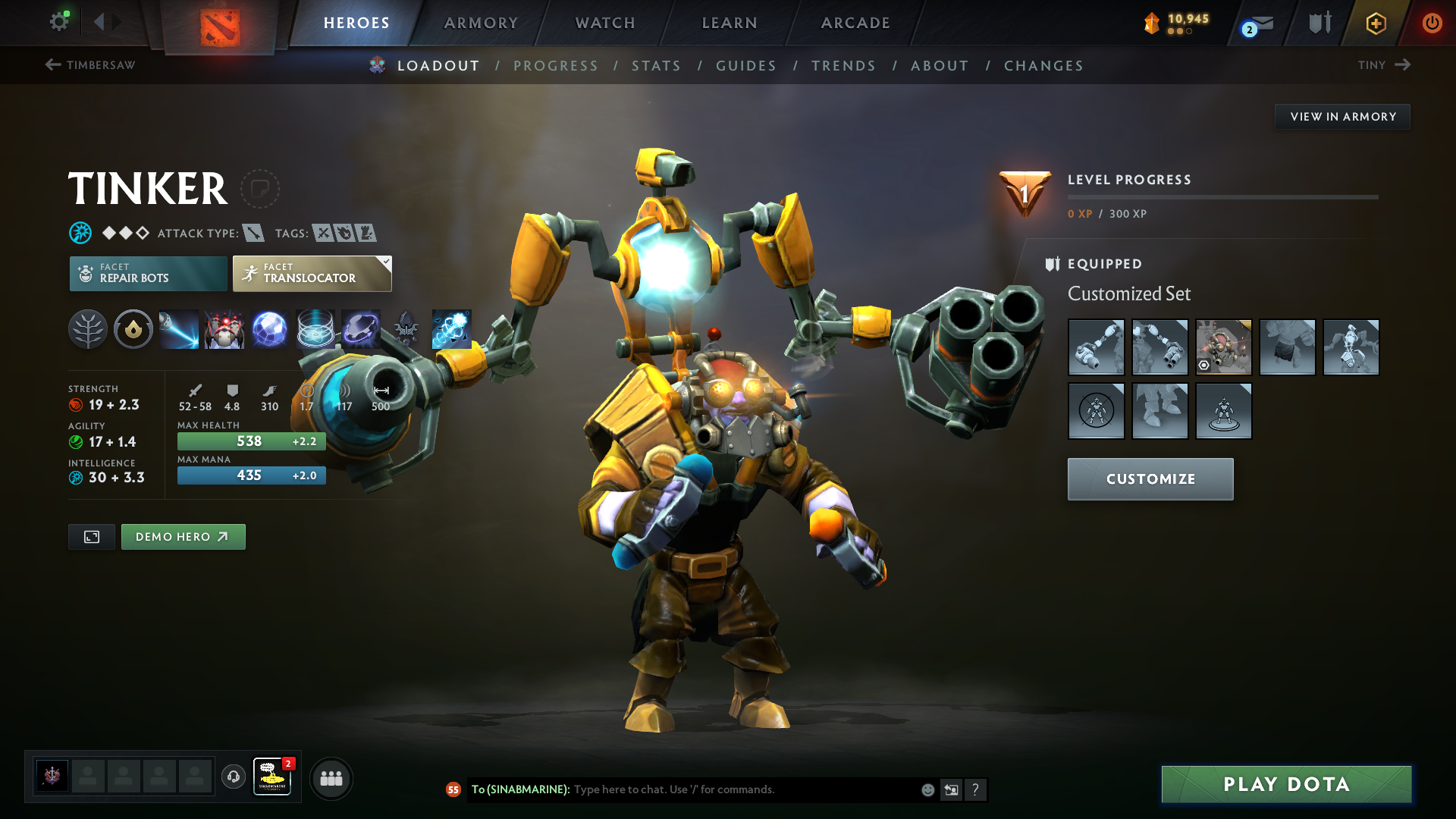Click the Demo Hero button
This screenshot has height=819, width=1456.
[183, 537]
